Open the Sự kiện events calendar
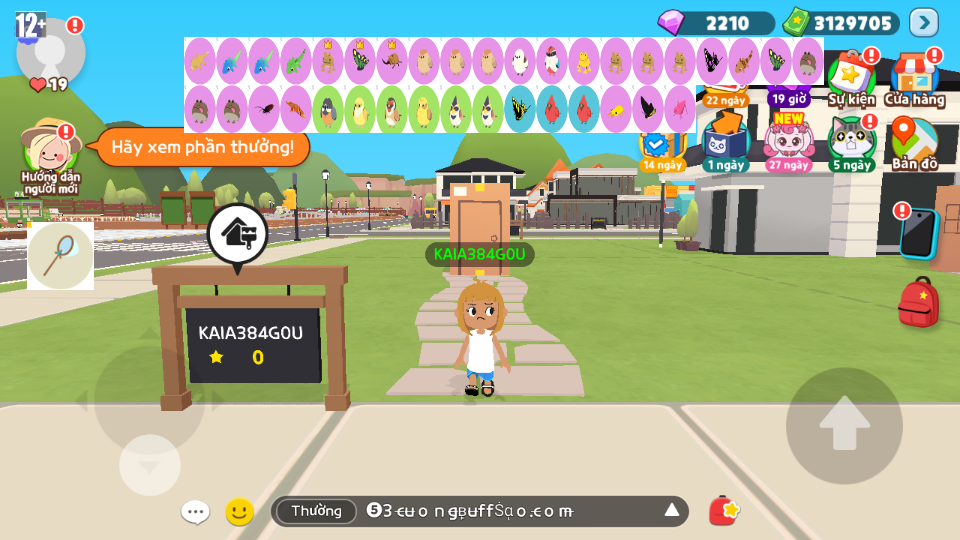The image size is (960, 540). tap(851, 78)
